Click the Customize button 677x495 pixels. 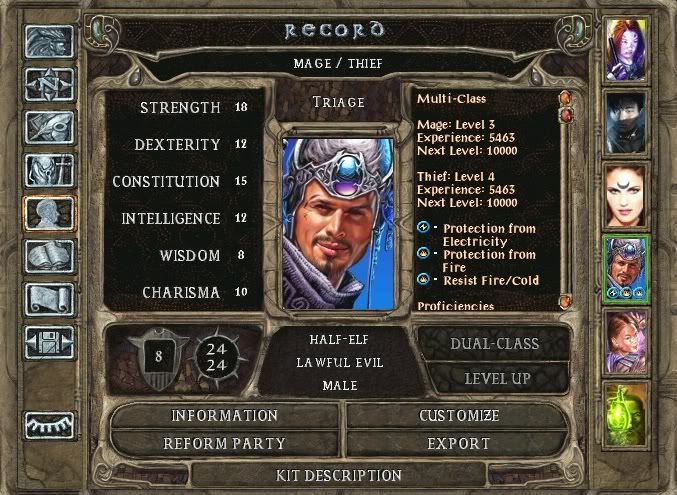[x=459, y=415]
